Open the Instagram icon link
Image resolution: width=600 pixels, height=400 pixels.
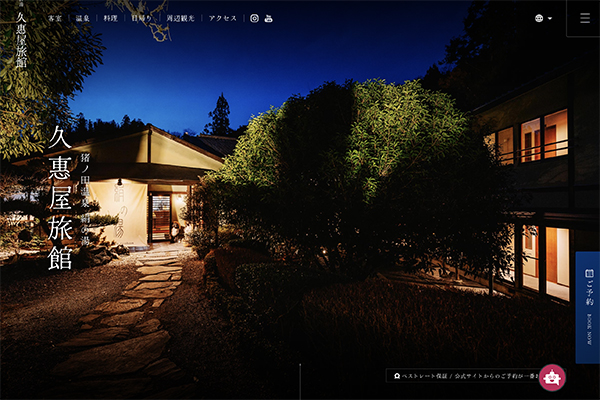click(x=254, y=18)
